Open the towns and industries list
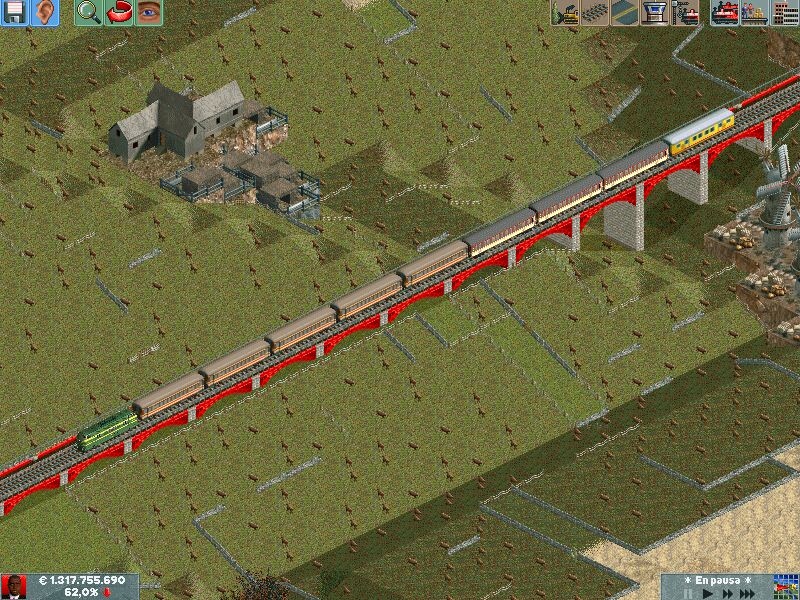 coord(784,13)
